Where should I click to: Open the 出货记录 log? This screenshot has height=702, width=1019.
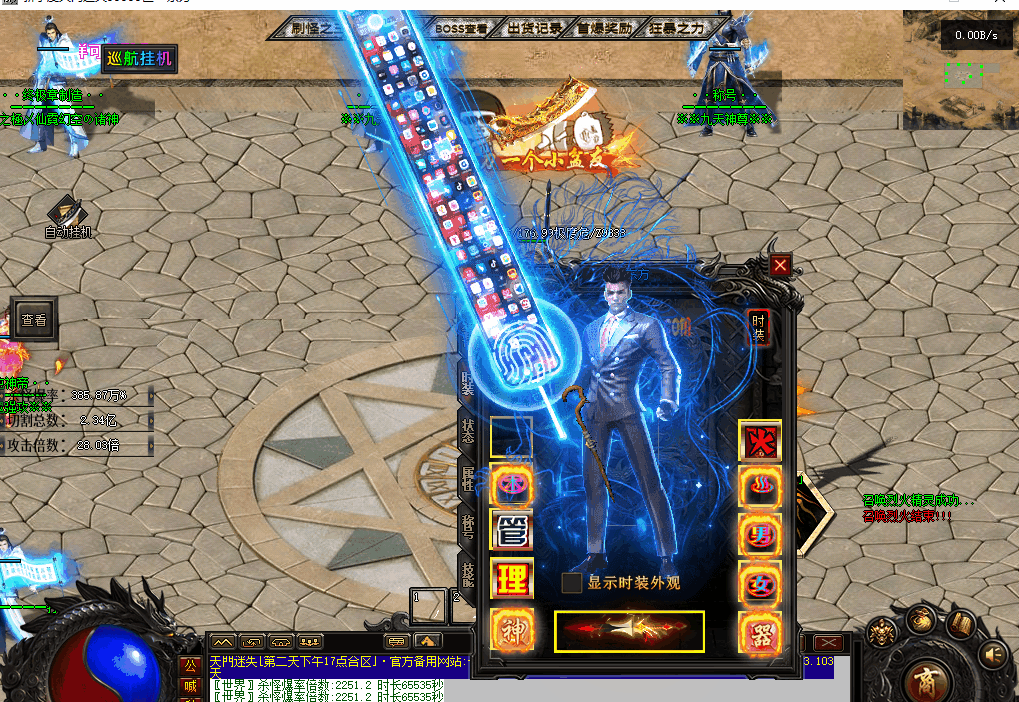click(x=534, y=29)
